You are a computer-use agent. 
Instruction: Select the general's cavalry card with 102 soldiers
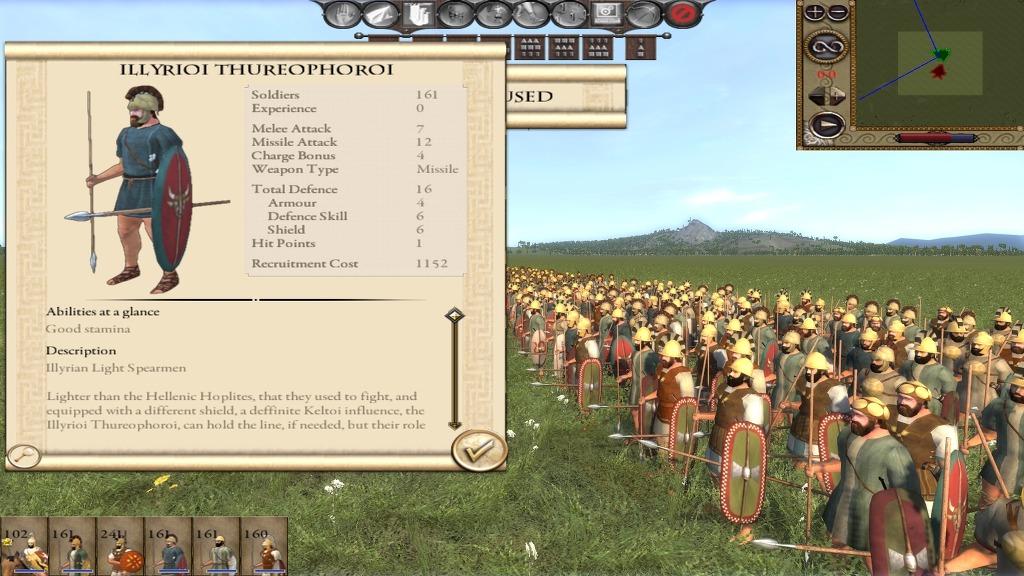[24, 547]
